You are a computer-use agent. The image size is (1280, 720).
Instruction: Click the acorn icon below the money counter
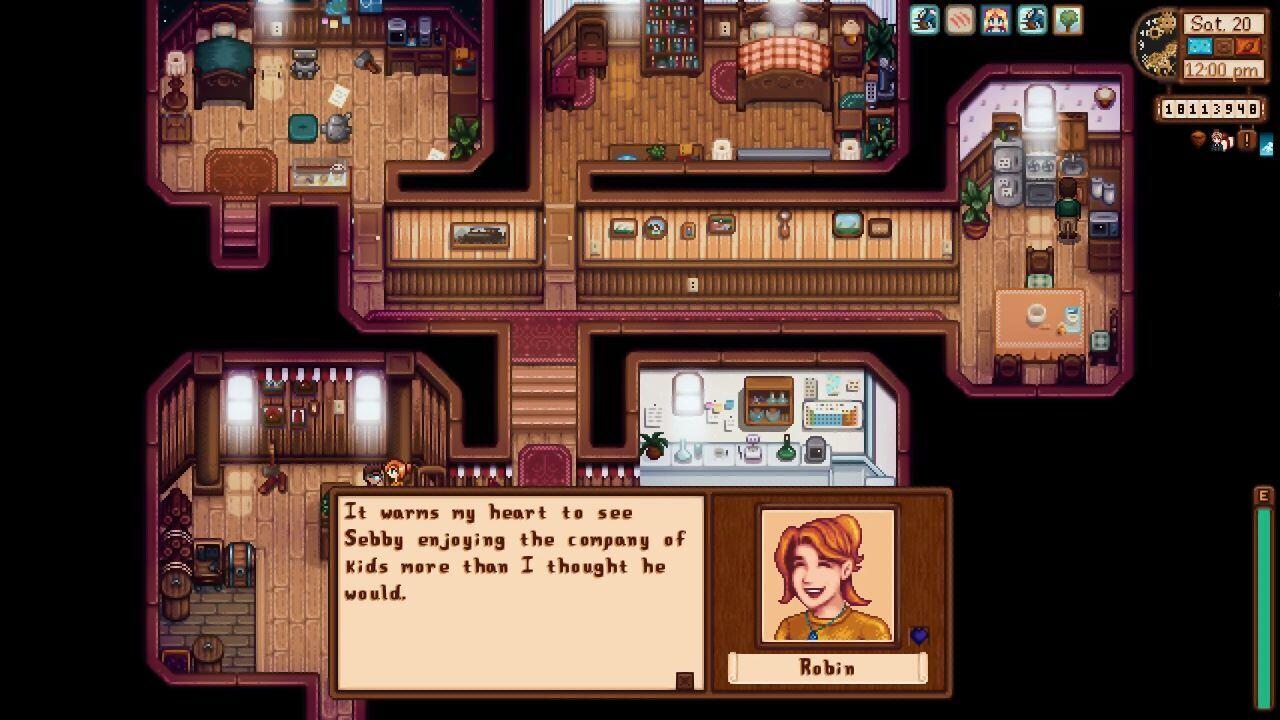coord(1198,140)
